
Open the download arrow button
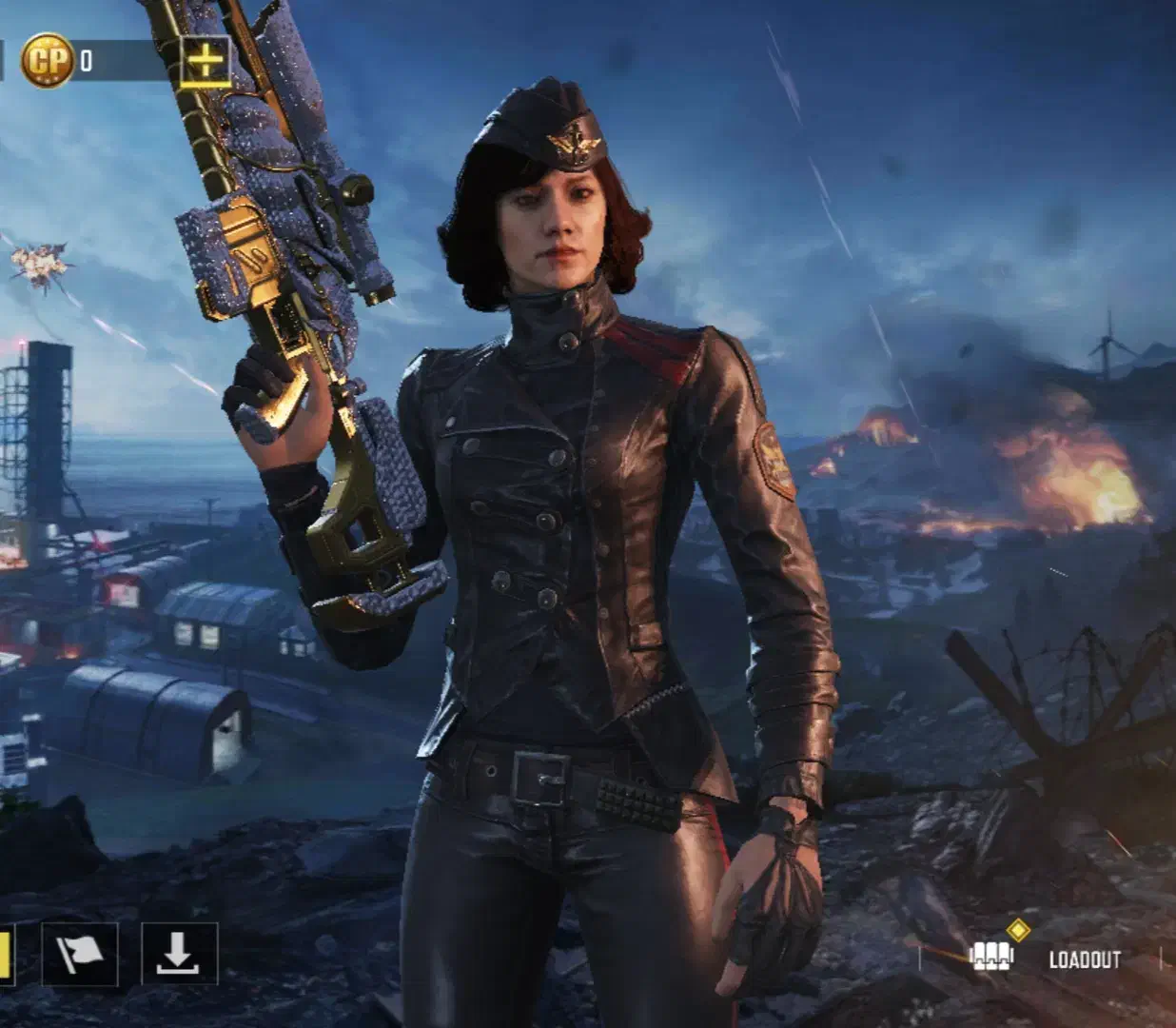pyautogui.click(x=179, y=954)
